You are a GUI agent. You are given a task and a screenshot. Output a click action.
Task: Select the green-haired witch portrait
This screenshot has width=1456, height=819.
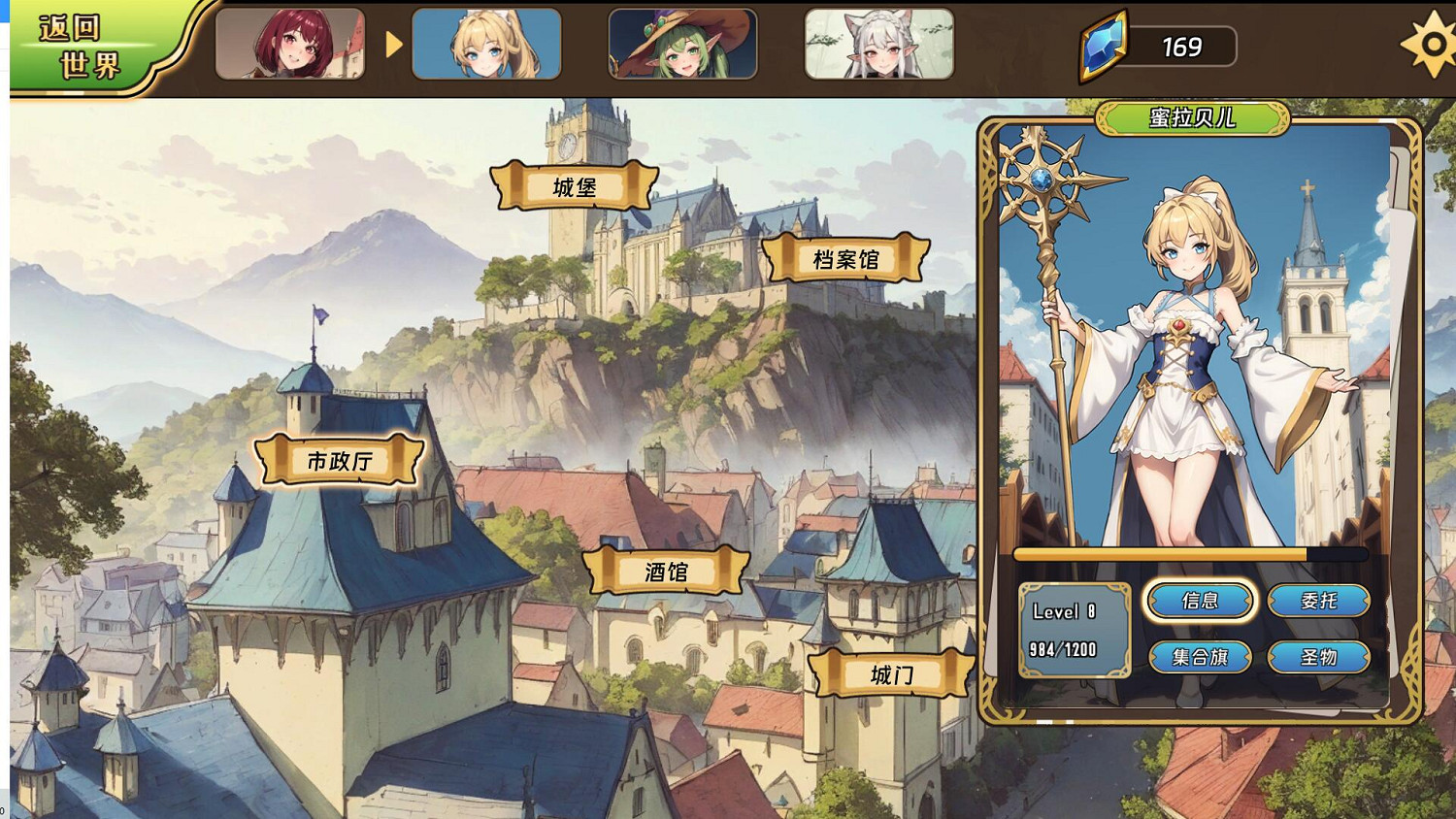pos(682,43)
